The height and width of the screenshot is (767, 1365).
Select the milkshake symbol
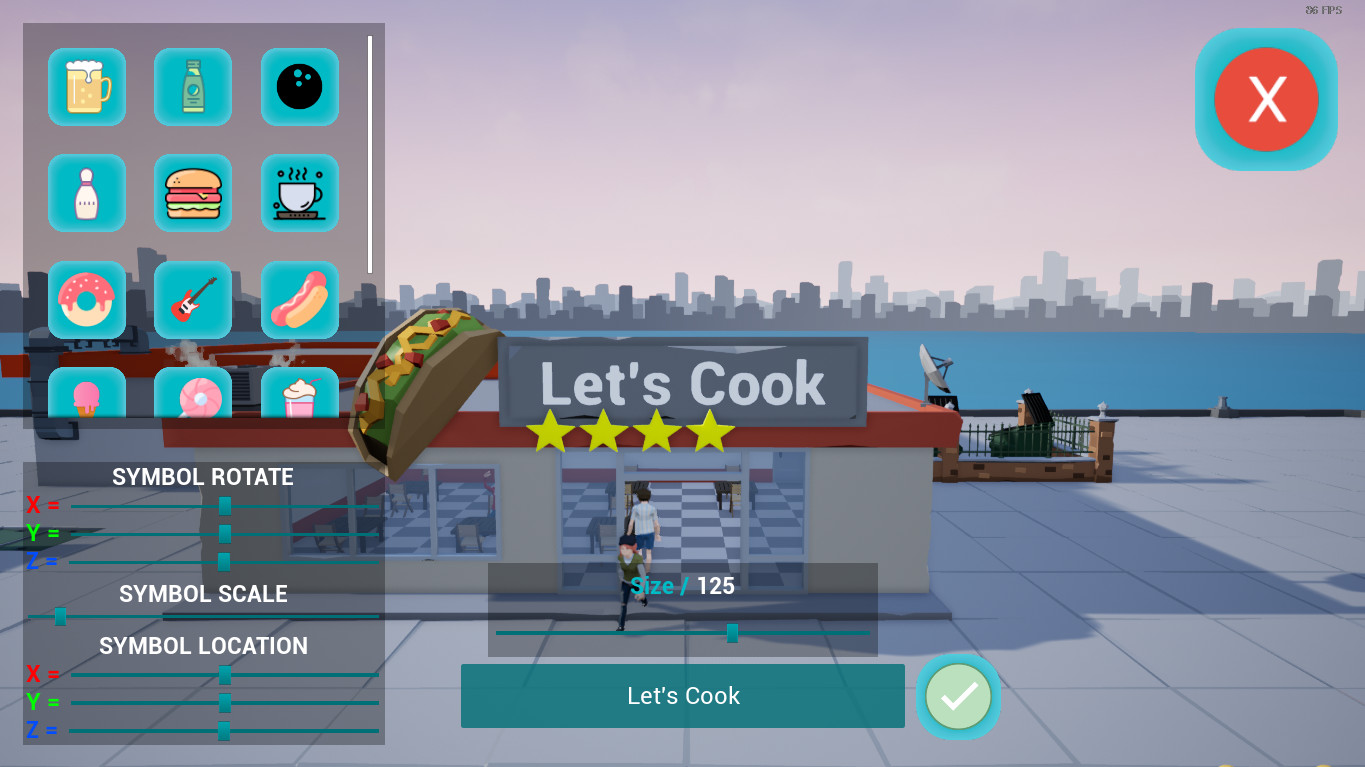[x=299, y=398]
